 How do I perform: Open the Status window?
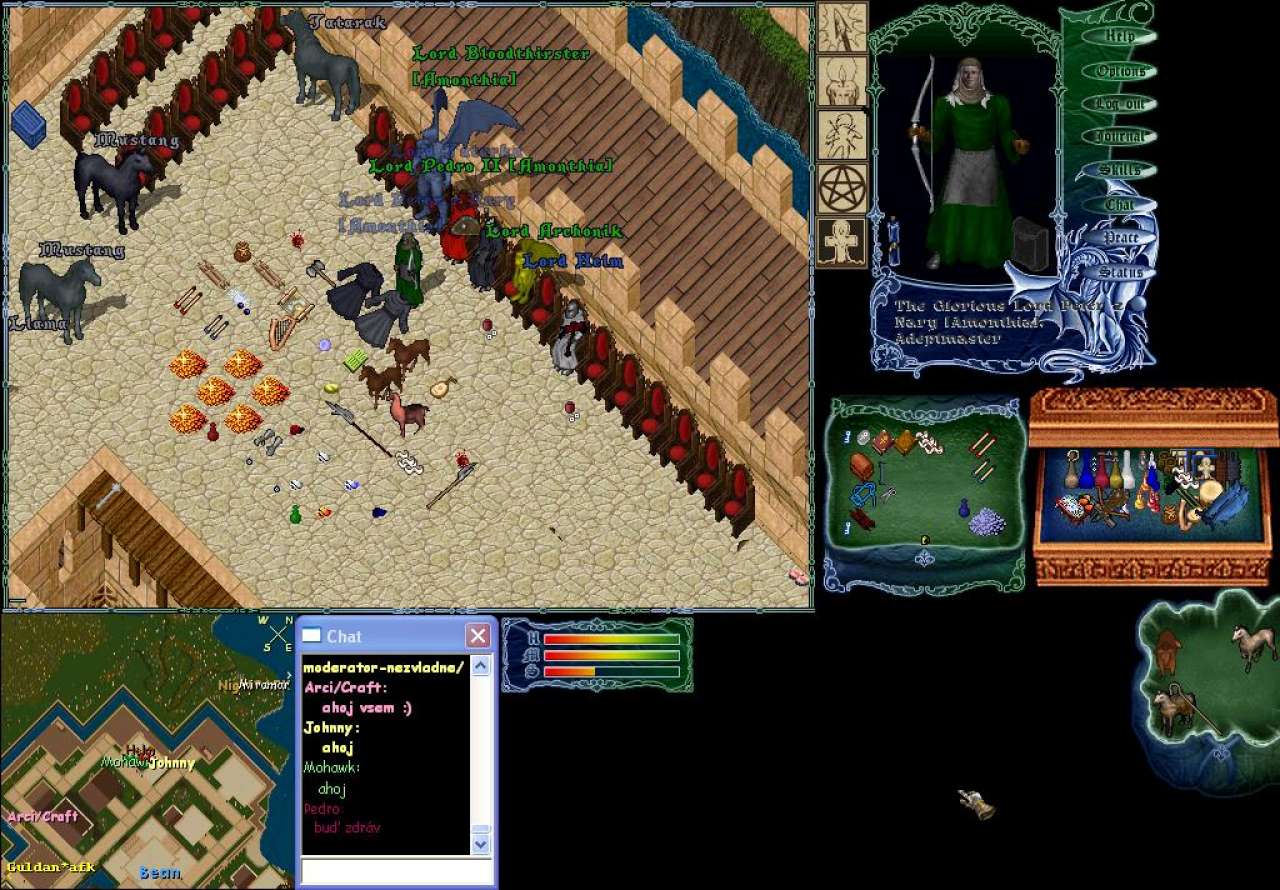(x=1120, y=272)
